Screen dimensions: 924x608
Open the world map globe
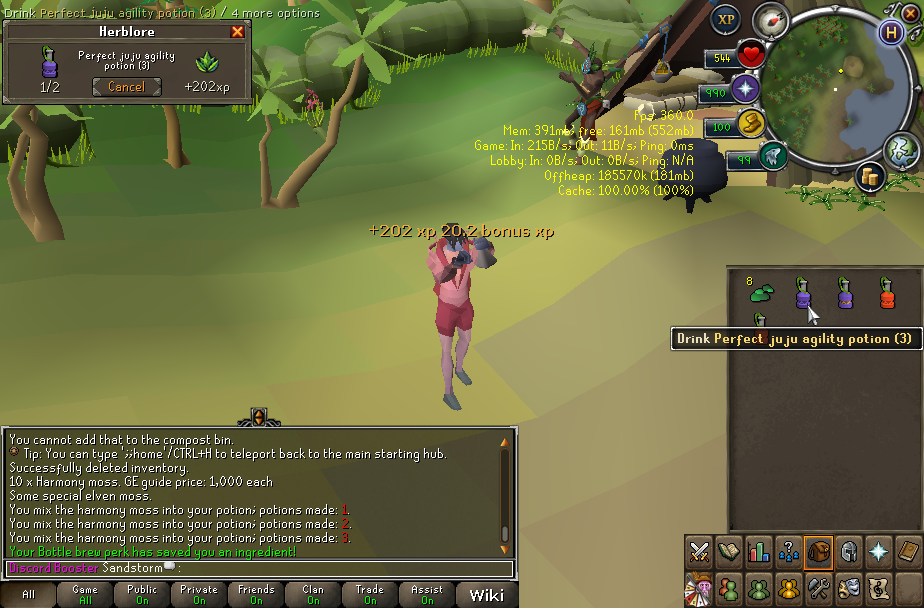pos(901,150)
